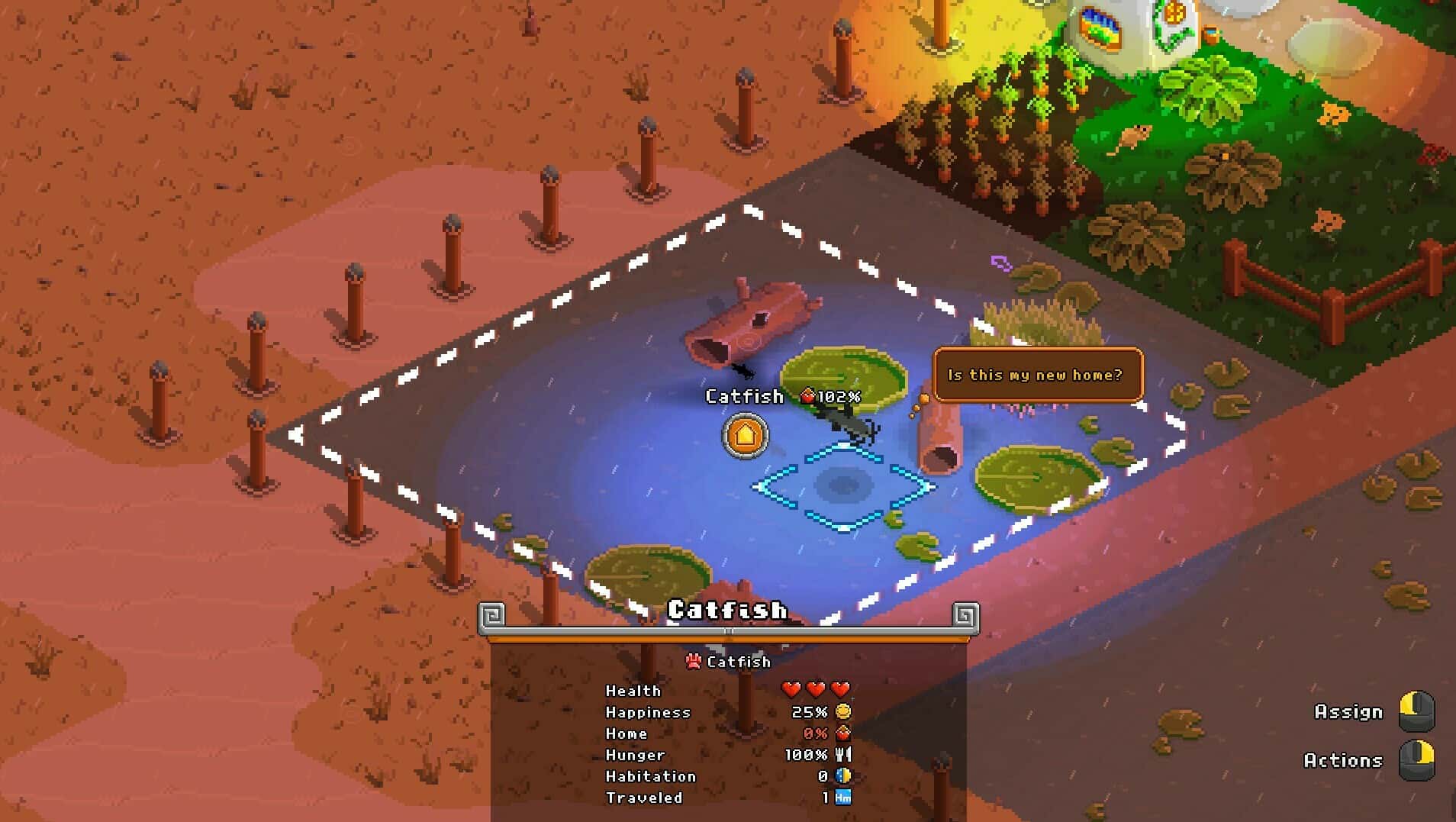This screenshot has width=1456, height=822.
Task: Select the paw icon beside Catfish name
Action: click(693, 662)
